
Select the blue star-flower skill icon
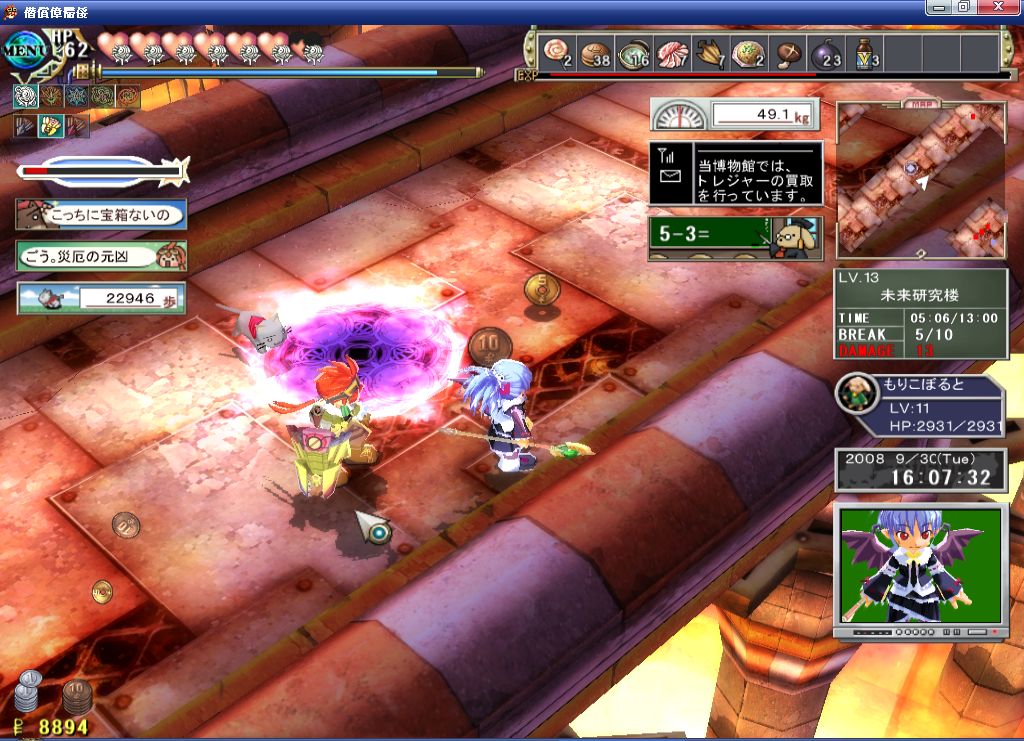(76, 96)
